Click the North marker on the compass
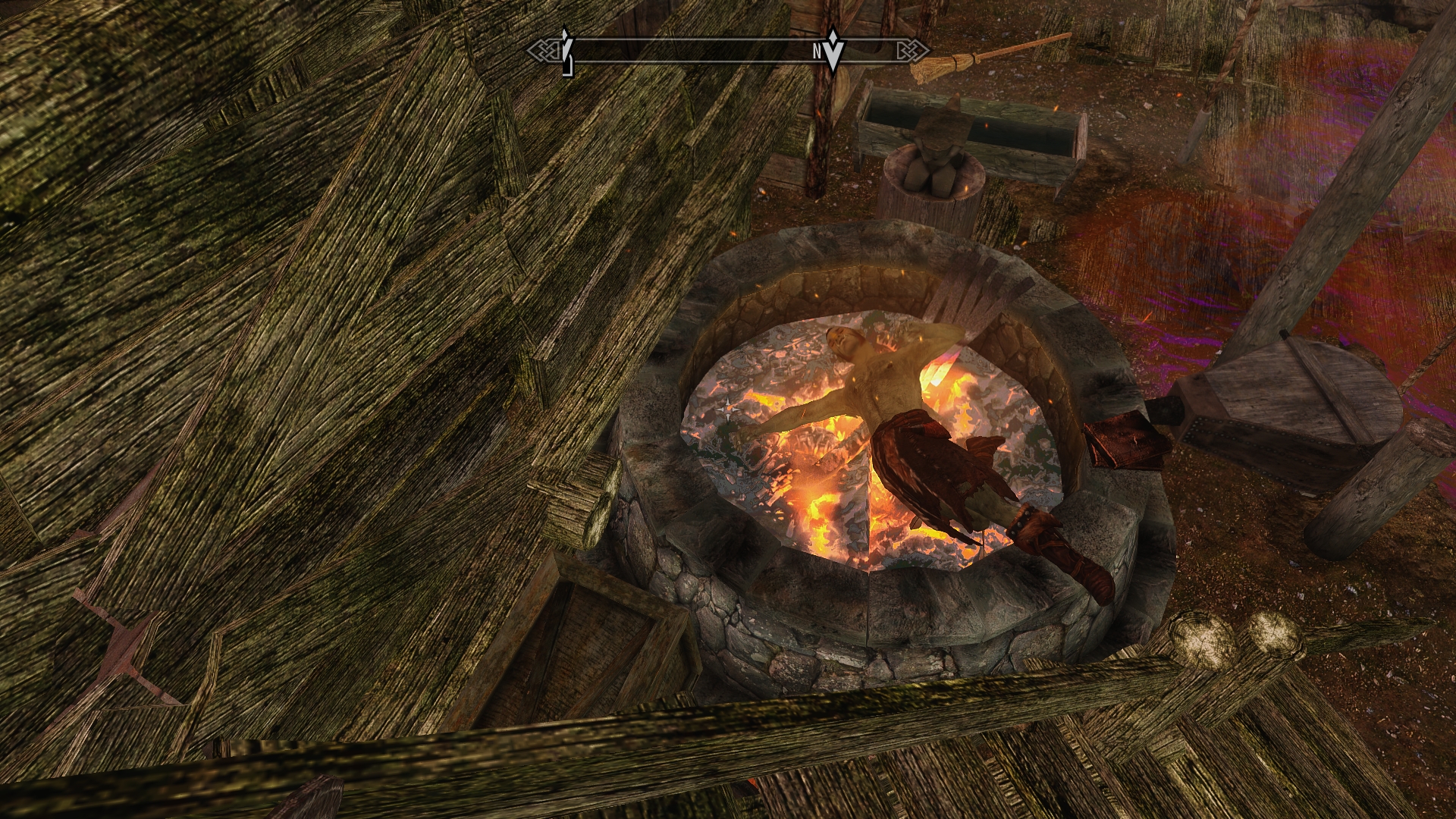The image size is (1456, 819). (x=818, y=52)
